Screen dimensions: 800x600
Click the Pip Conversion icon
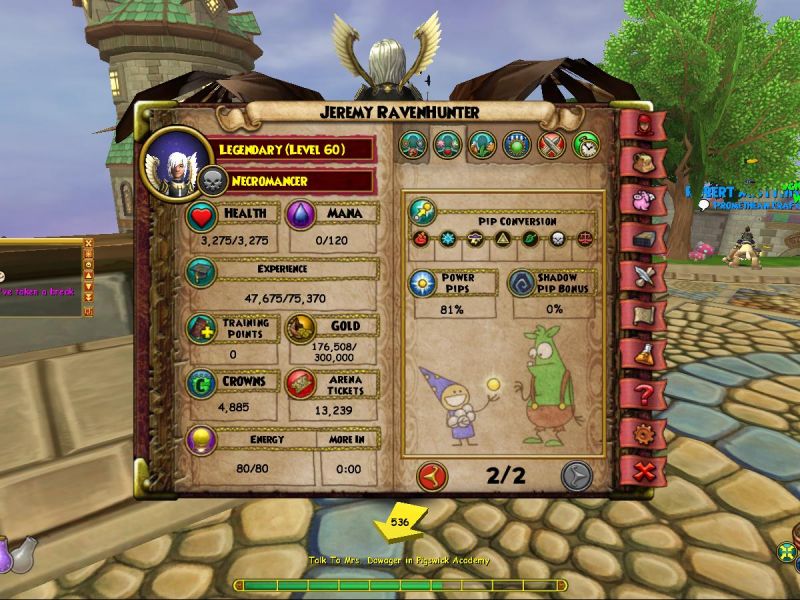click(x=422, y=212)
